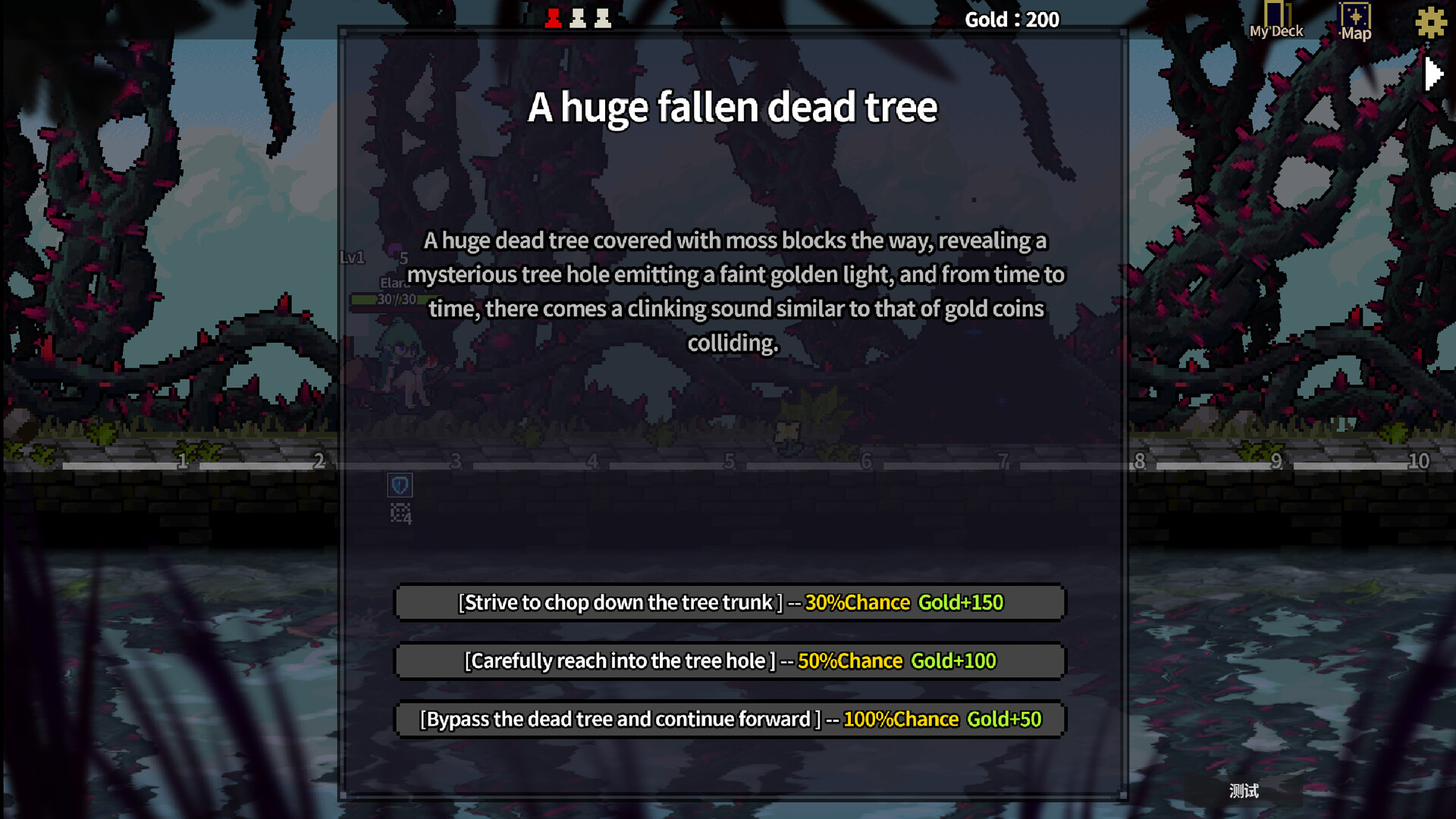Select the red pin marker at top center
Viewport: 1456px width, 819px height.
point(553,17)
